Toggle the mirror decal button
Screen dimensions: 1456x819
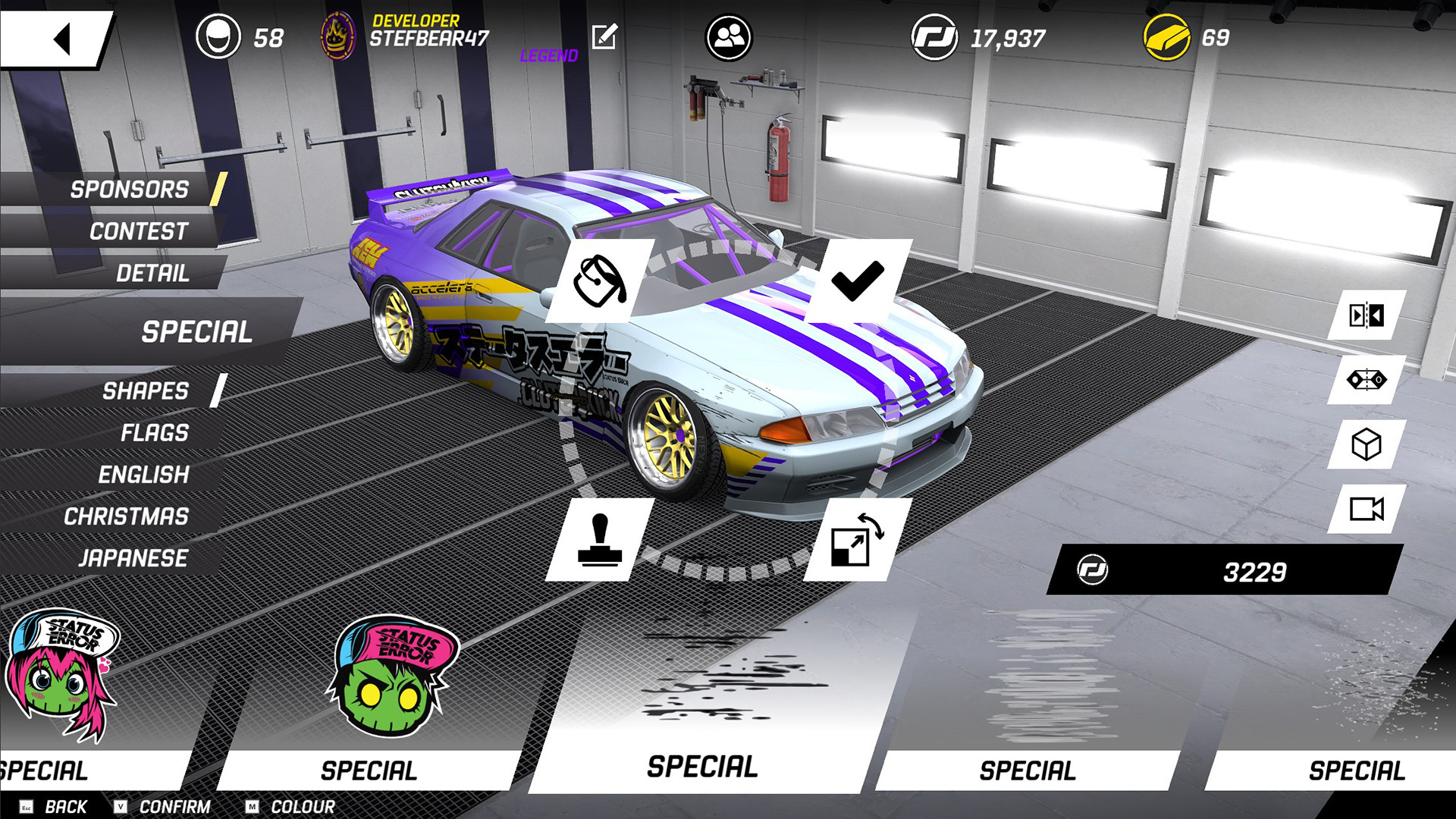pos(1367,315)
